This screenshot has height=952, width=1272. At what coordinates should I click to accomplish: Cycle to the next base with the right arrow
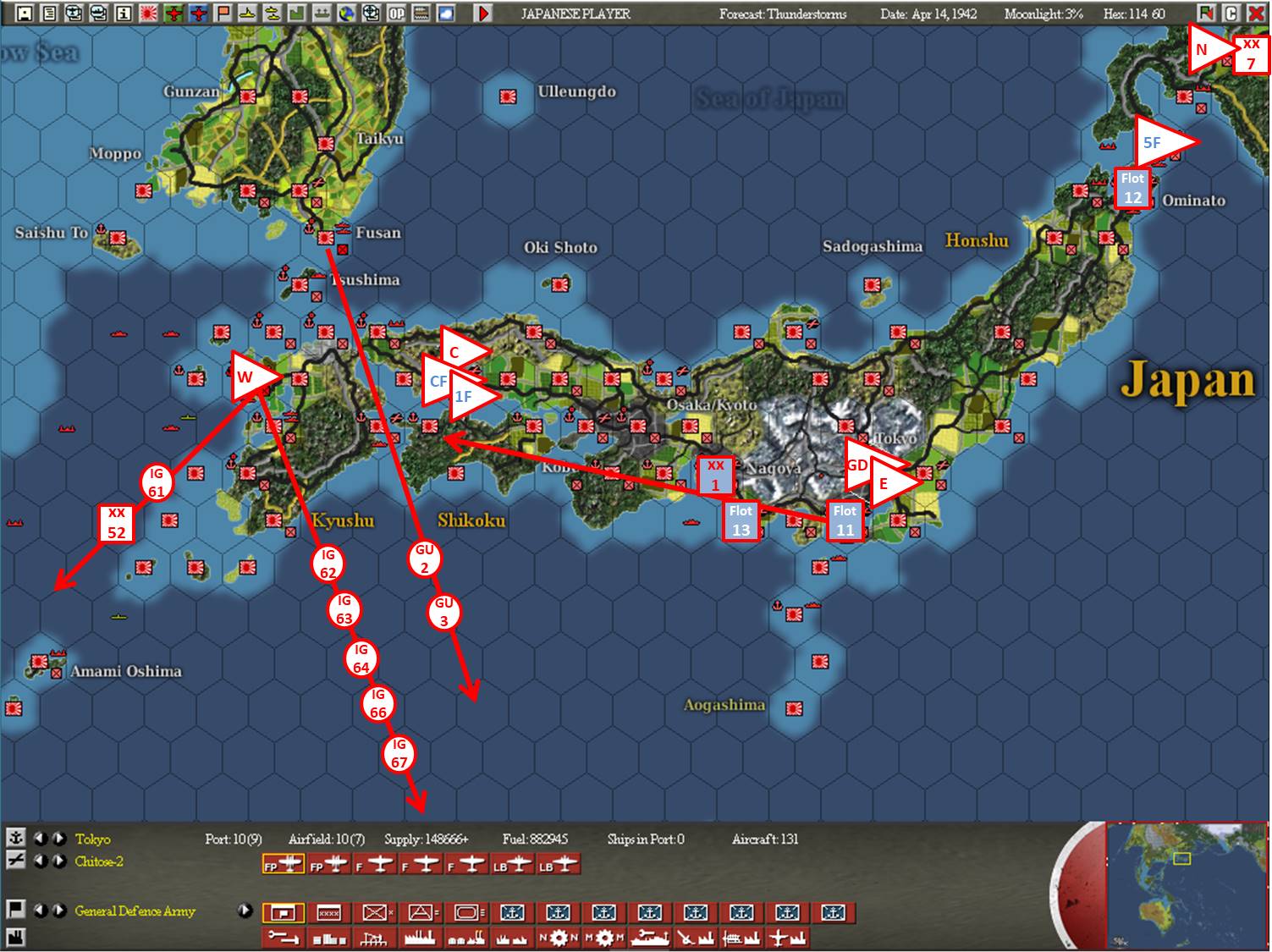[x=58, y=838]
